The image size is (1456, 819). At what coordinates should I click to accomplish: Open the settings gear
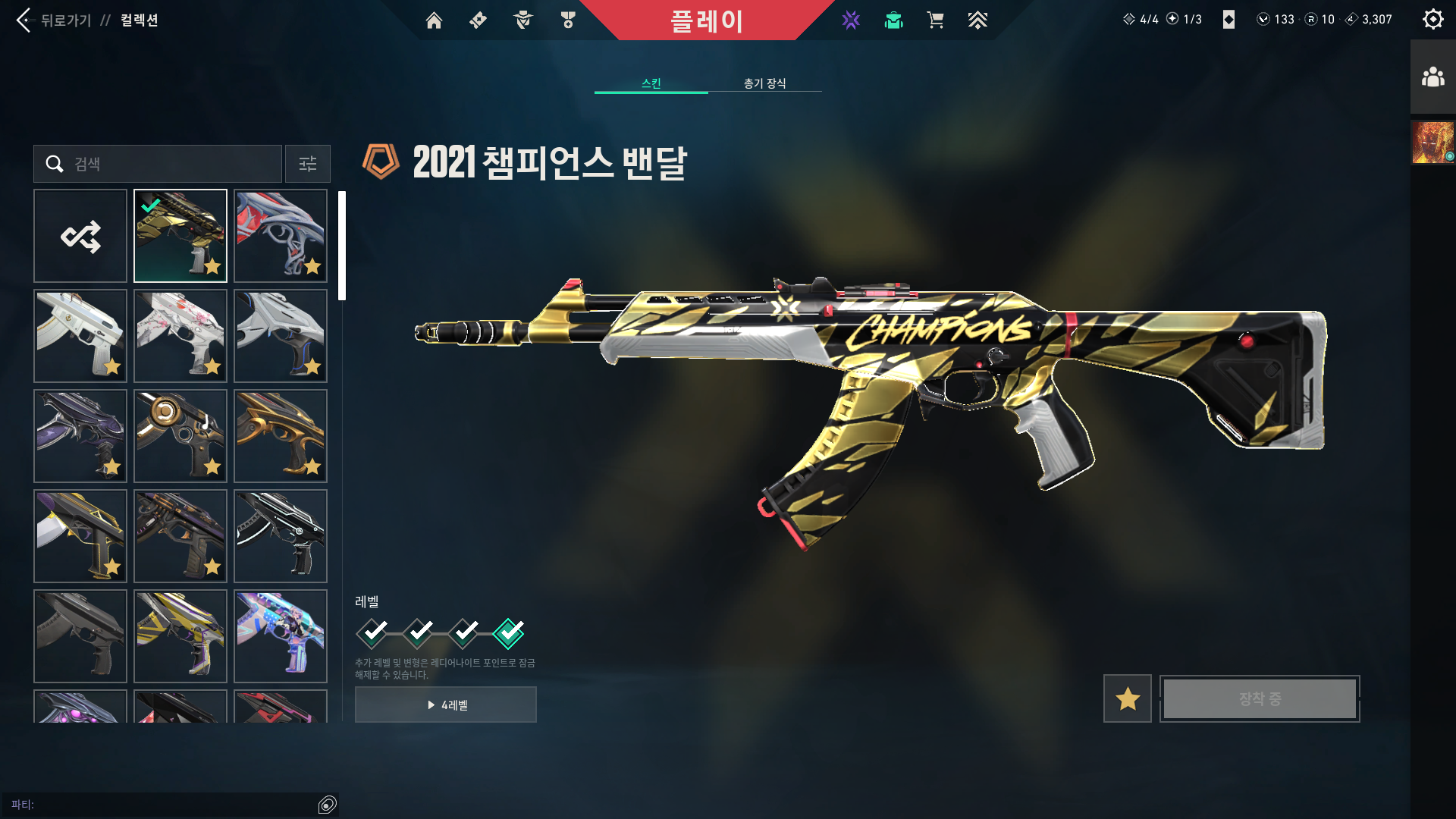point(1432,19)
